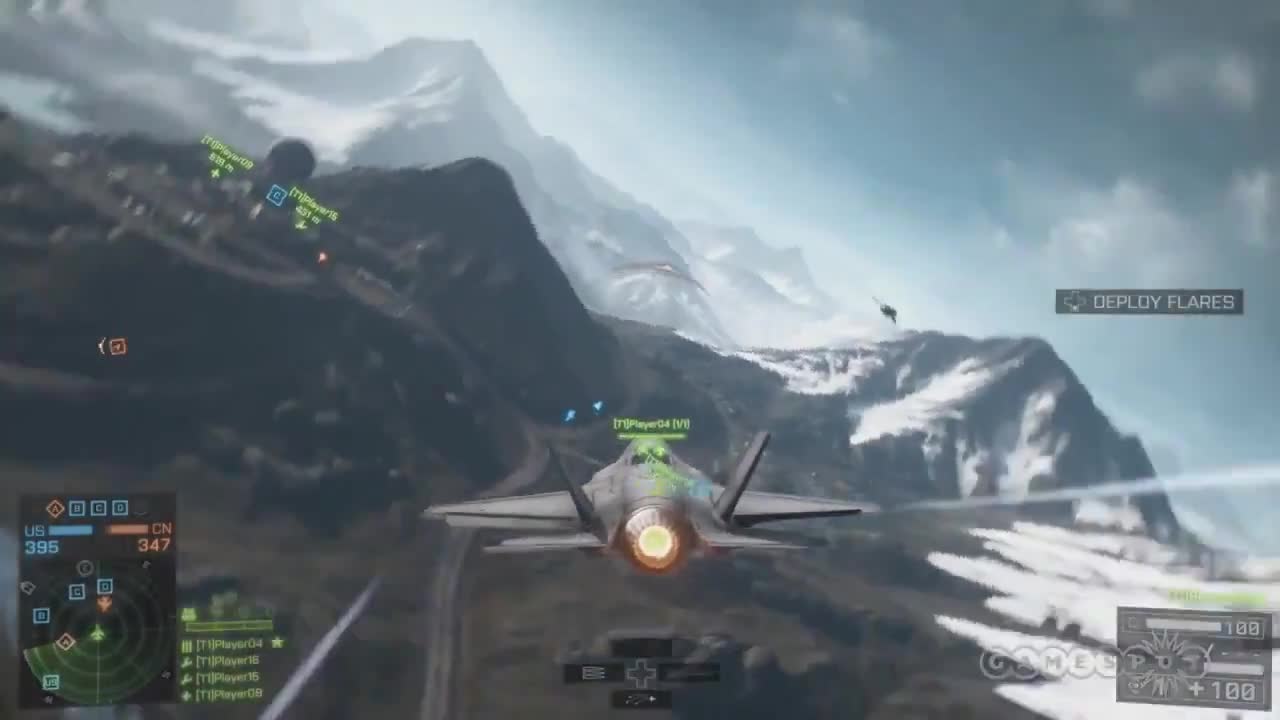Click the orange enemy objective diamond on the minimap
The width and height of the screenshot is (1280, 720).
tap(65, 642)
